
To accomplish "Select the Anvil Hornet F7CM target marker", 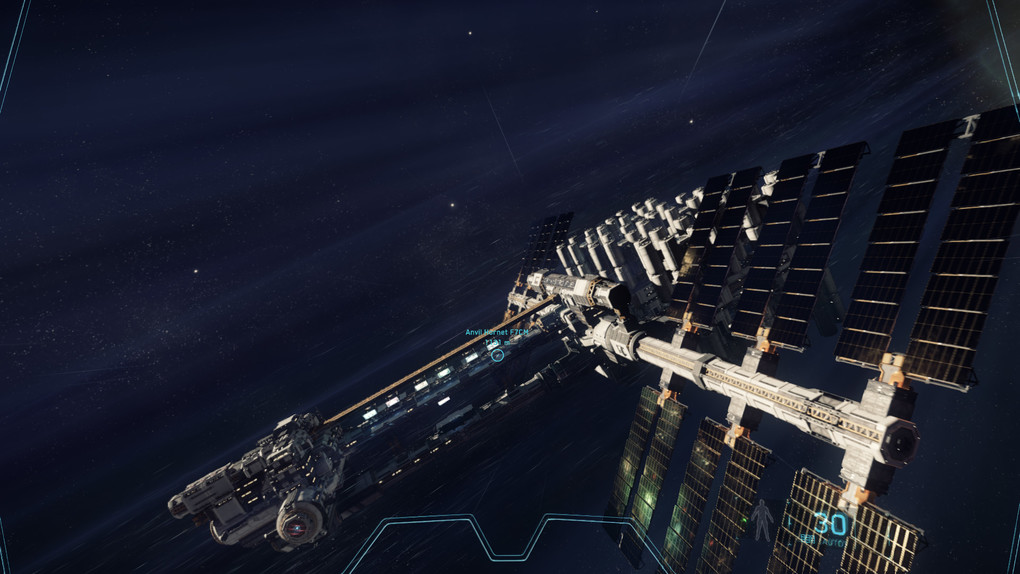I will [x=497, y=354].
